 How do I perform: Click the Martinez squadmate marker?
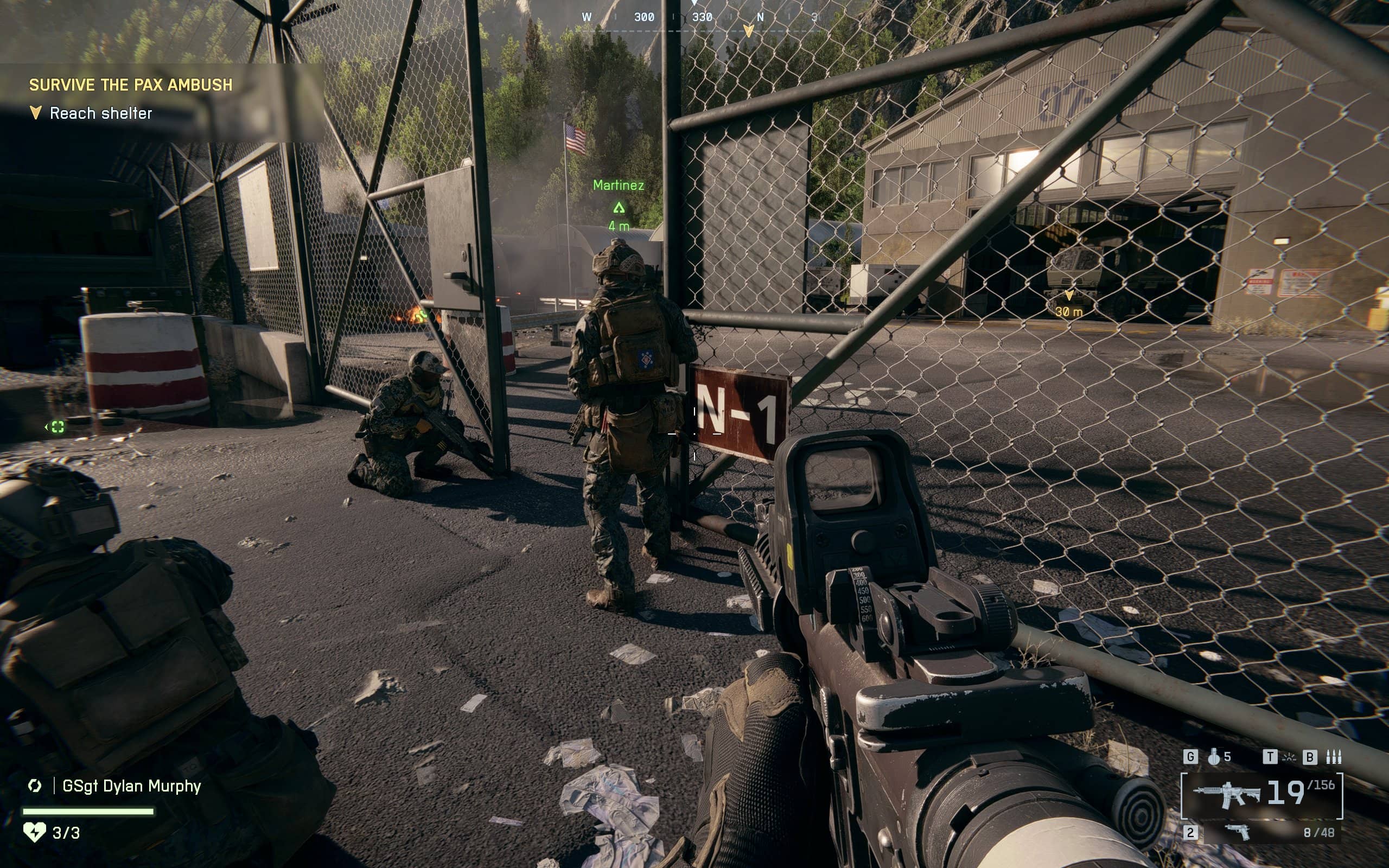pyautogui.click(x=618, y=207)
